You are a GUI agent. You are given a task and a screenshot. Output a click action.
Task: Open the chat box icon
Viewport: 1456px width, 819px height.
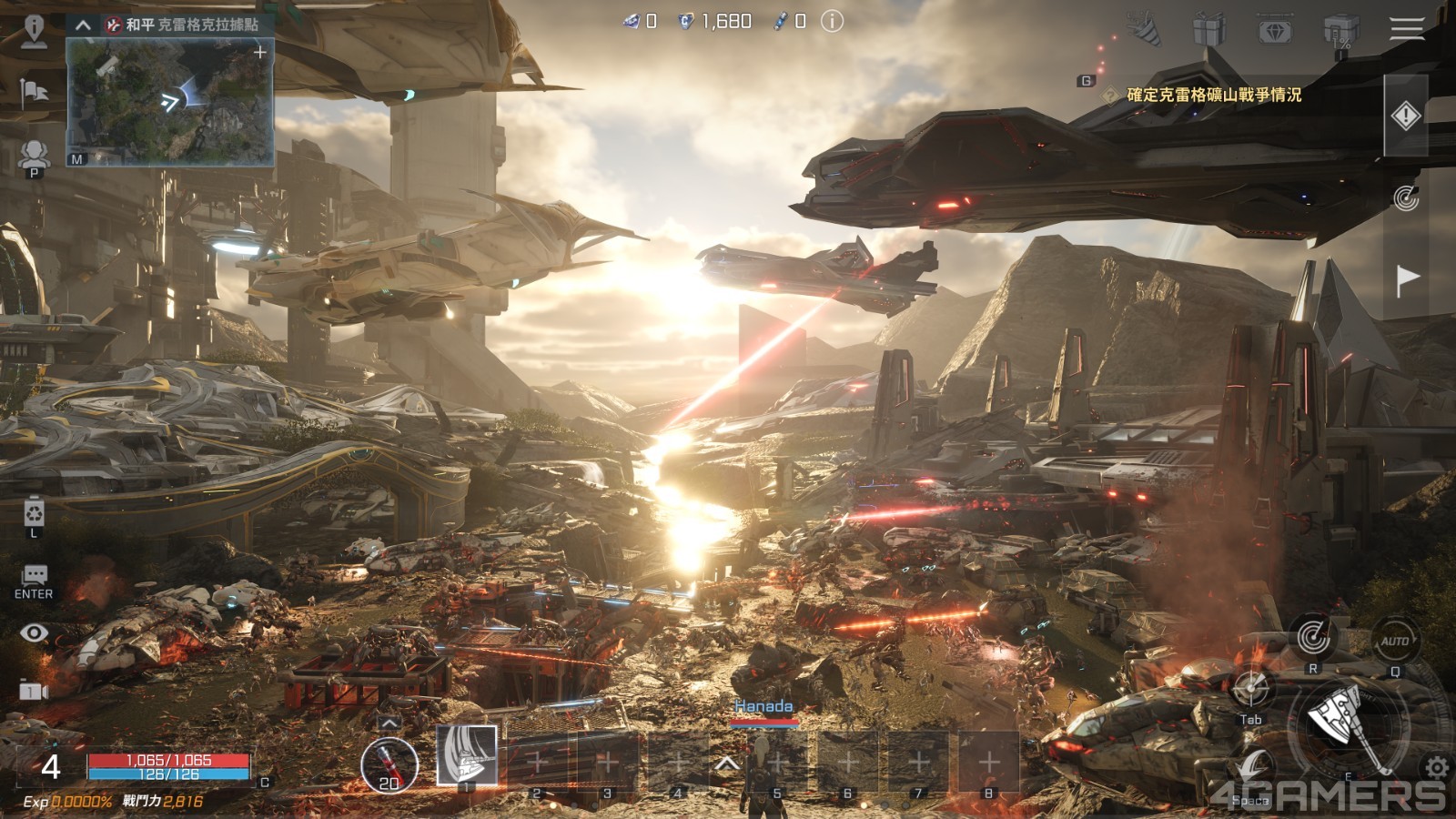[x=35, y=574]
